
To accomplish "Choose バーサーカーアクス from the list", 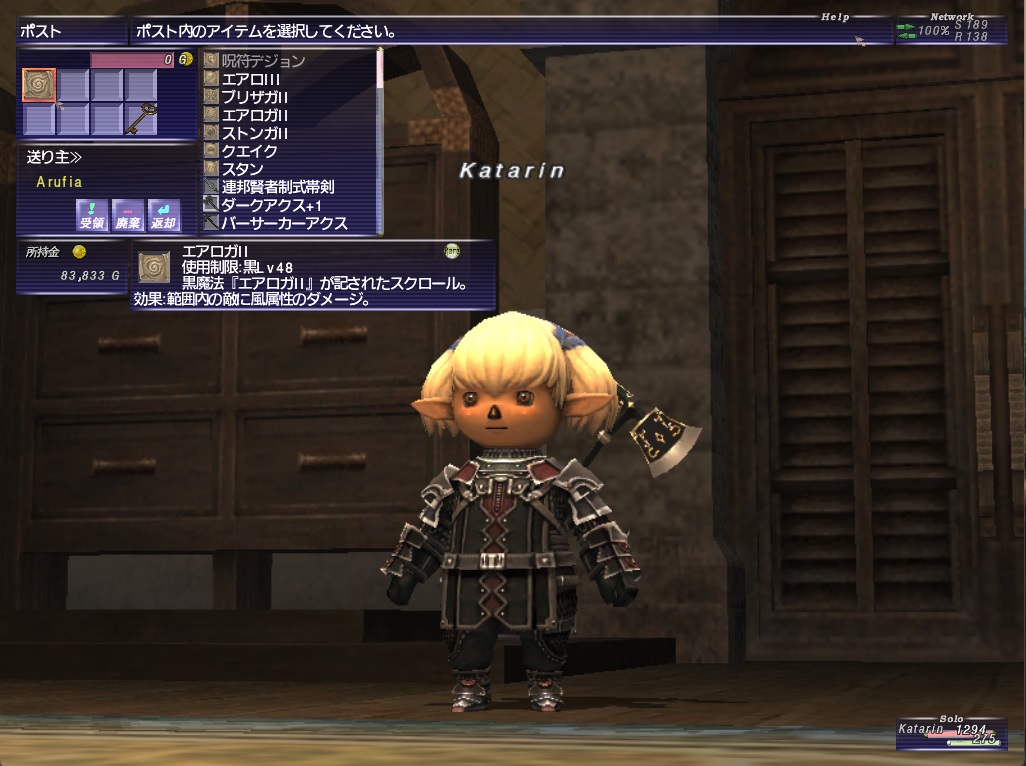I will [284, 223].
